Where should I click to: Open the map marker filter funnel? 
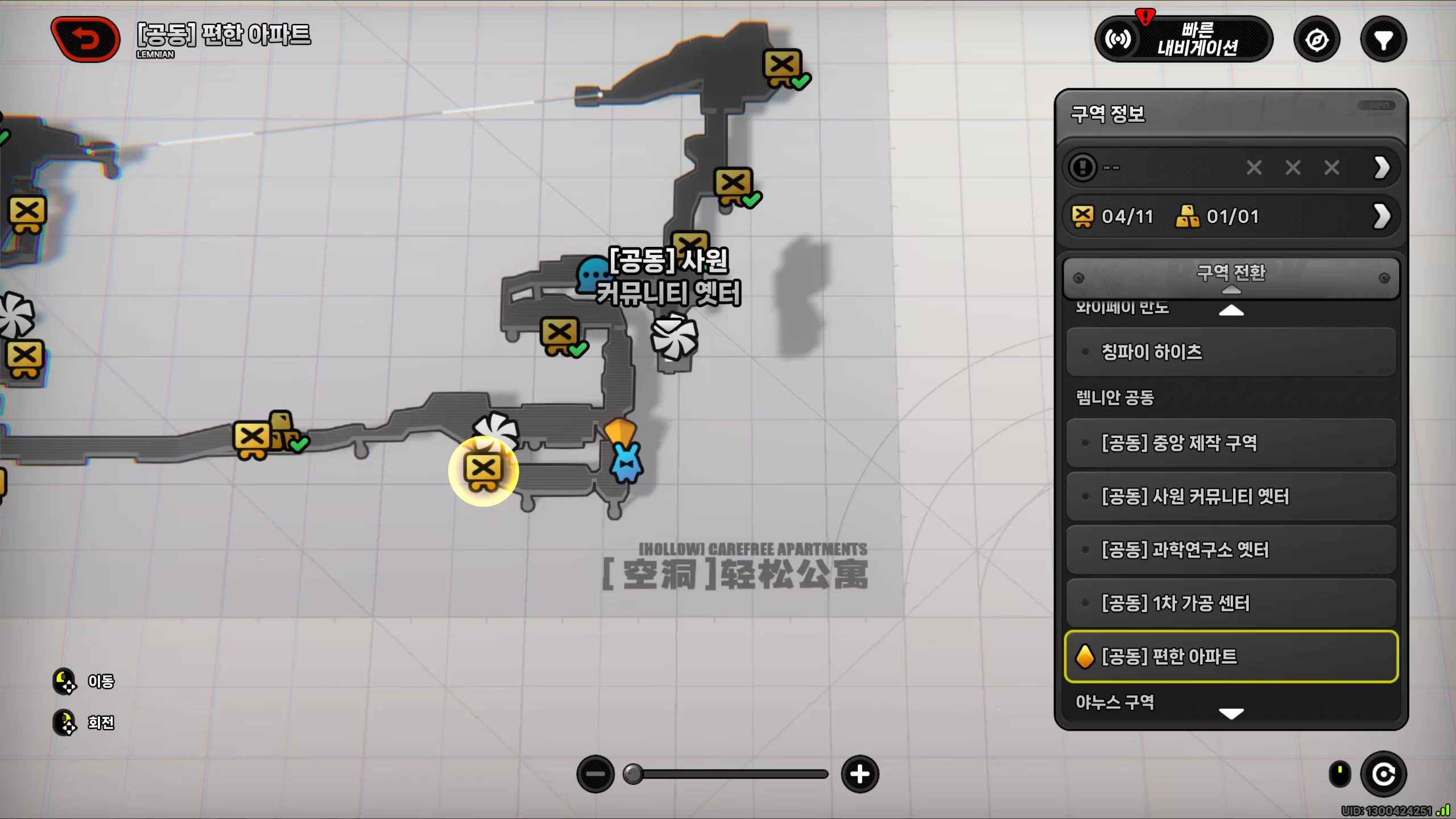[x=1383, y=40]
